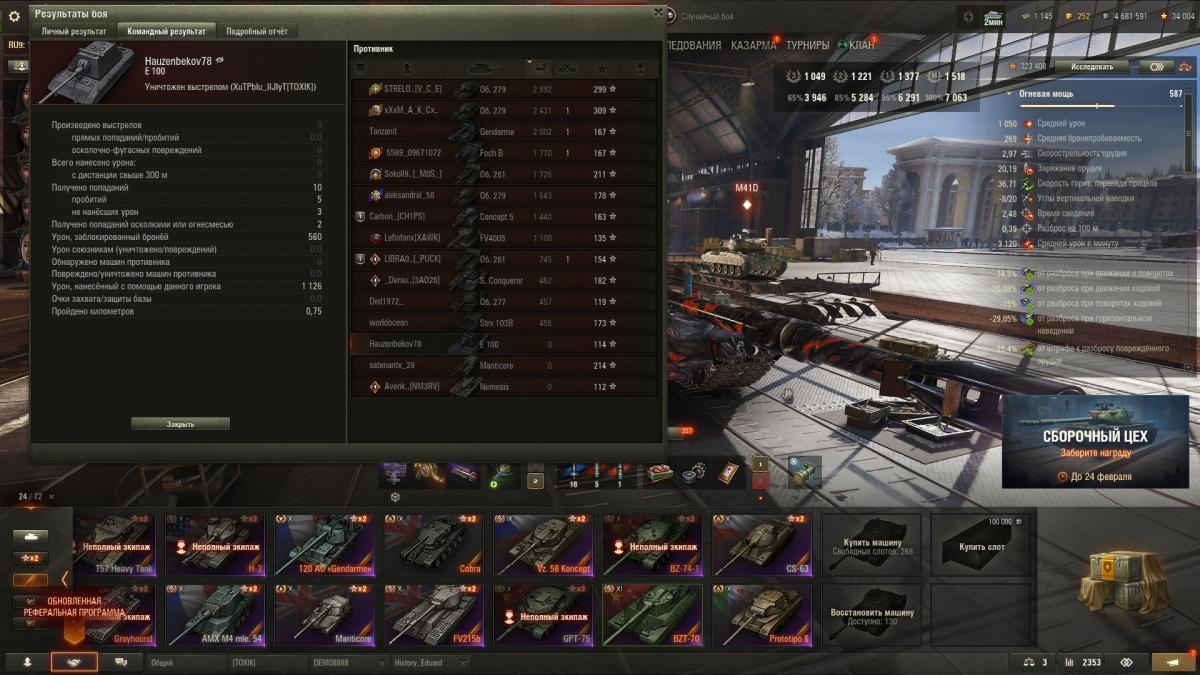This screenshot has width=1200, height=675.
Task: Open the Клан menu
Action: click(861, 45)
